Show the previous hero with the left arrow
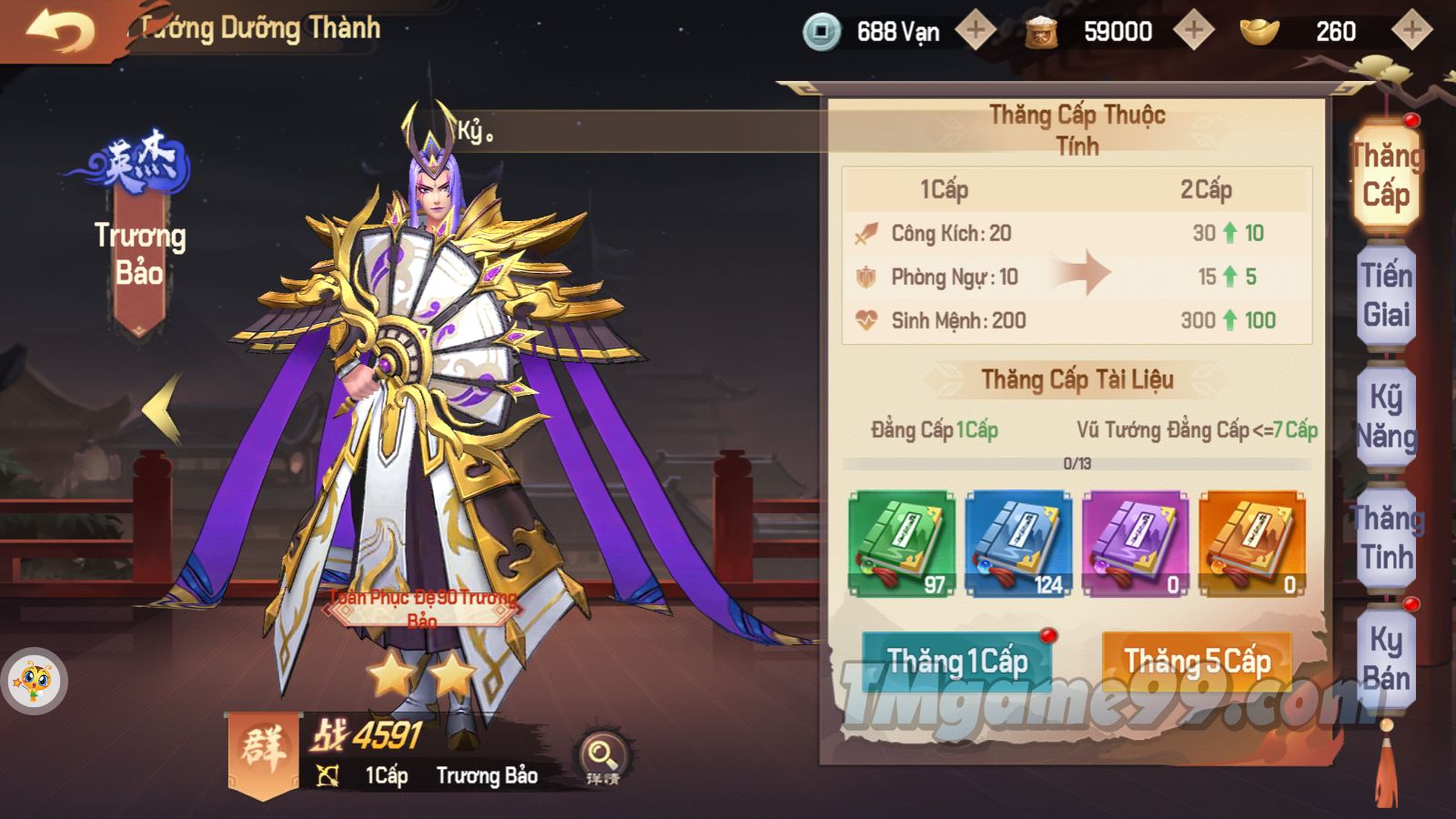Image resolution: width=1456 pixels, height=819 pixels. [164, 409]
